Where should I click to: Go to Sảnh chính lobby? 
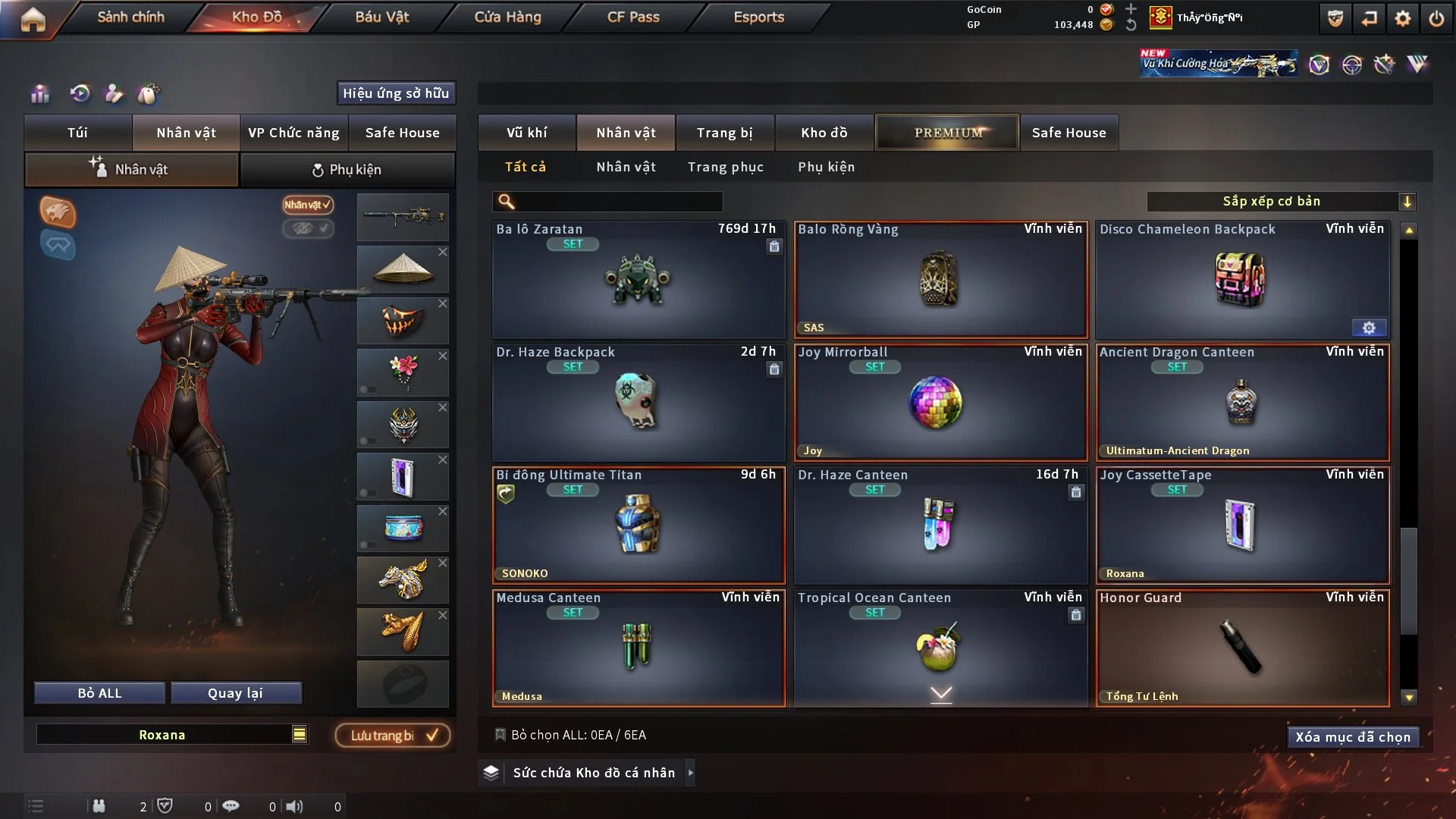click(130, 17)
